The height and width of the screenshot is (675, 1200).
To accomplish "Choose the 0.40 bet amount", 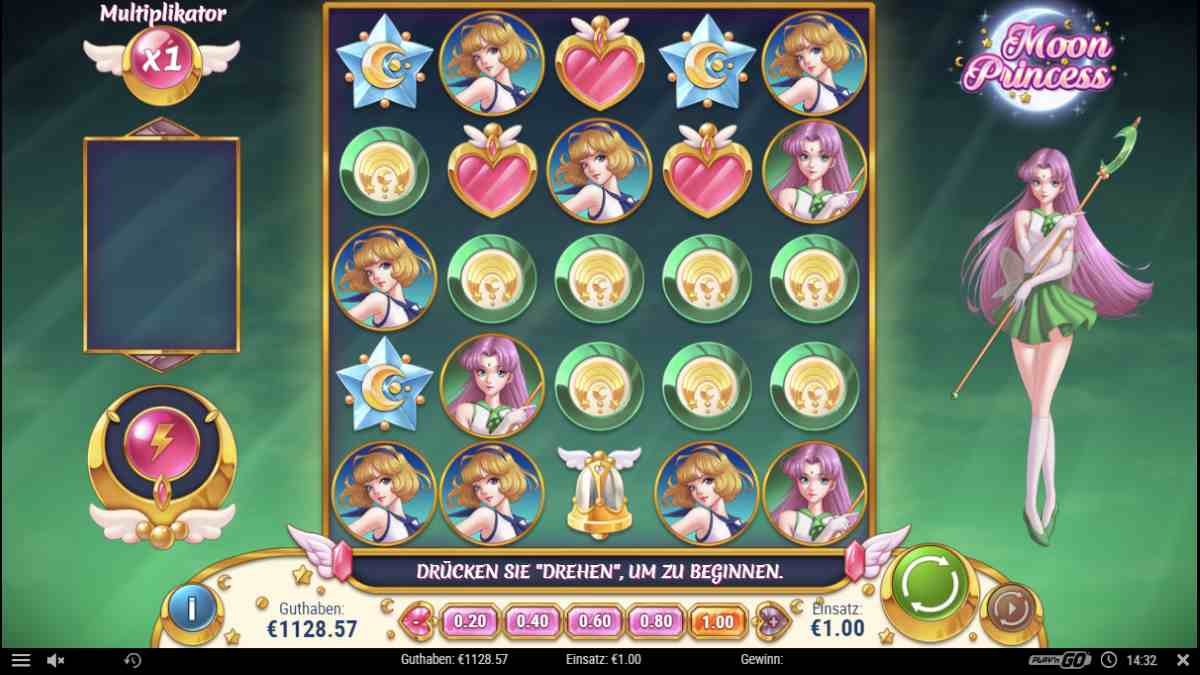I will click(532, 621).
